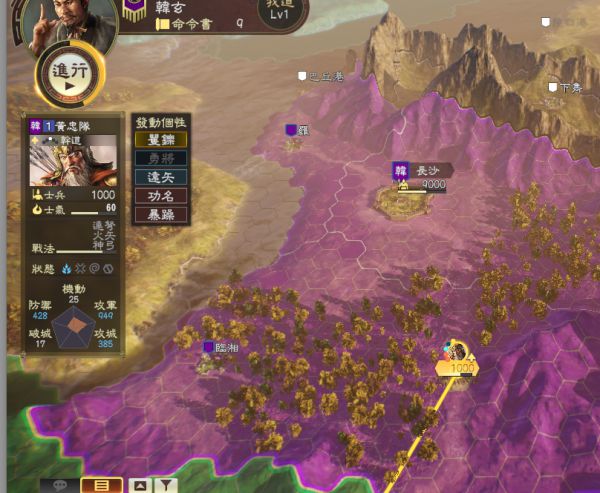600x493 pixels.
Task: Open the speech bubble chat log
Action: 59,485
